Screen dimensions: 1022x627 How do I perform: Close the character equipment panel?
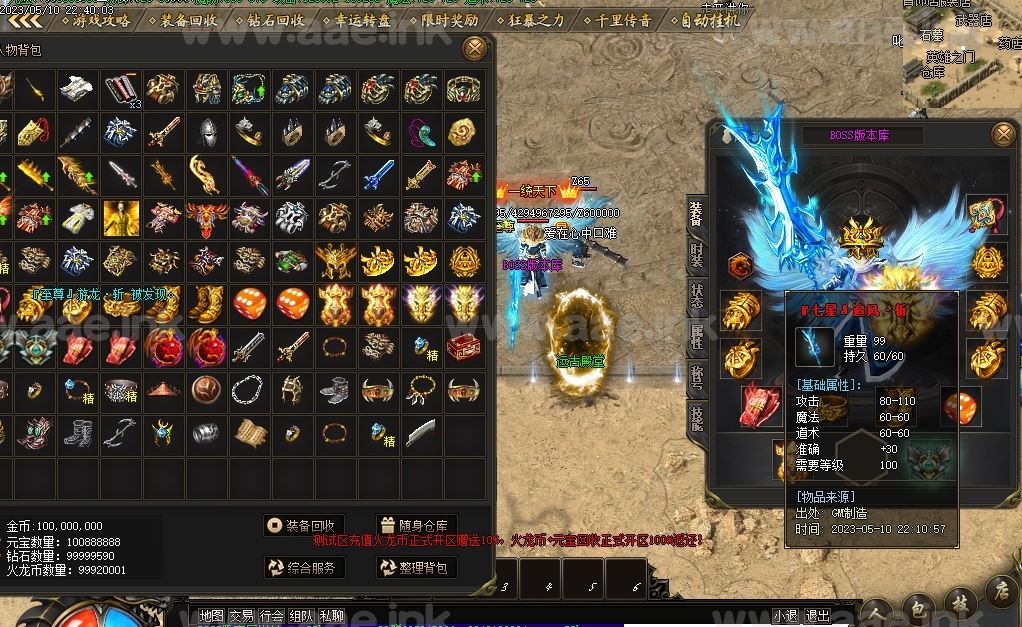tap(1002, 135)
